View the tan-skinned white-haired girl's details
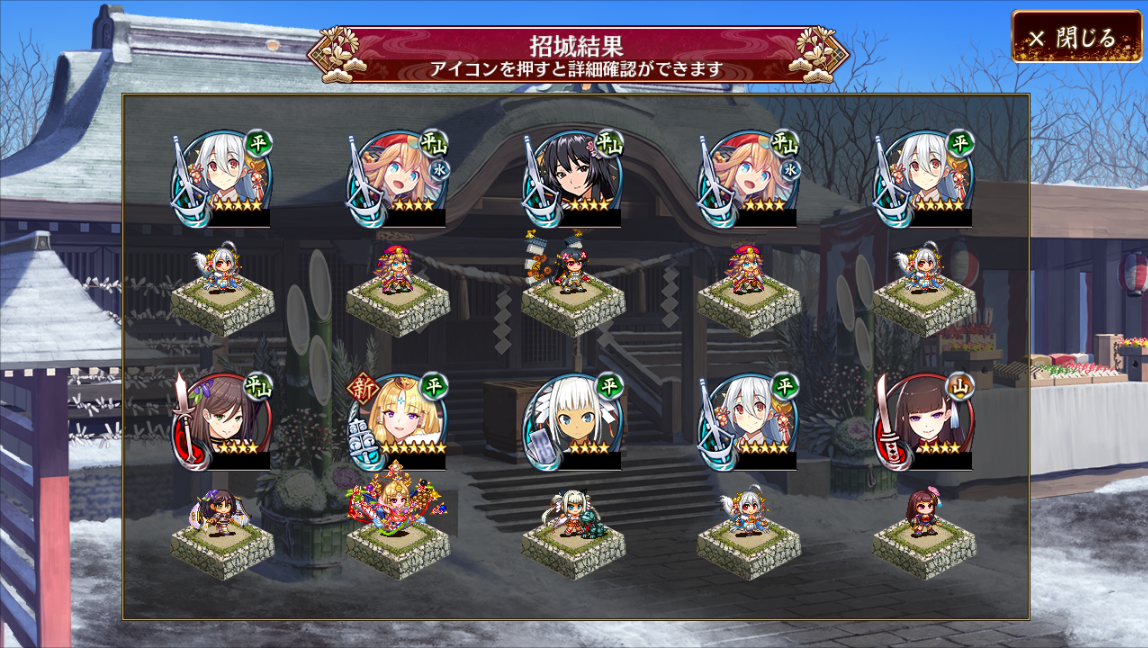 click(x=573, y=421)
